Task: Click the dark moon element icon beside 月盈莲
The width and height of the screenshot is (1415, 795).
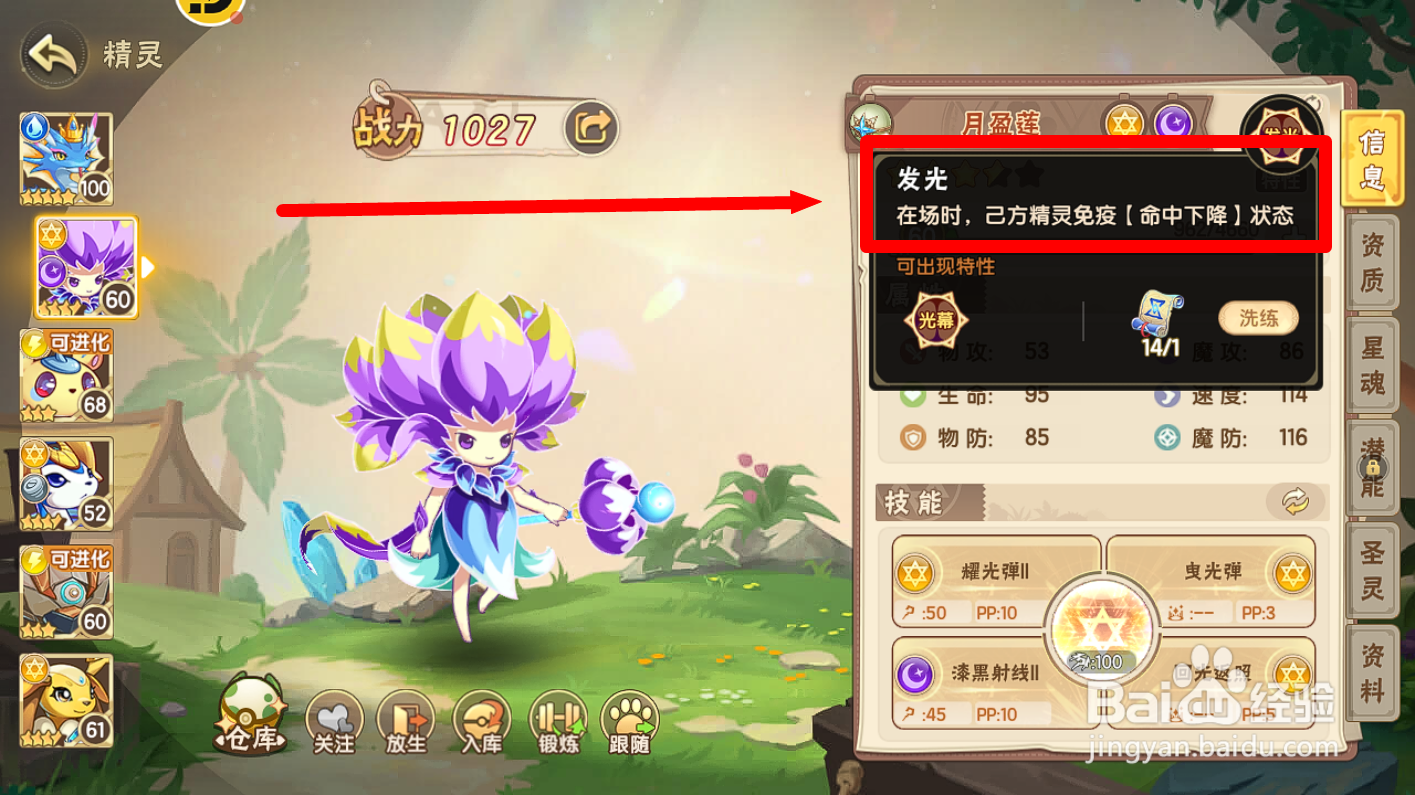Action: pyautogui.click(x=1173, y=120)
